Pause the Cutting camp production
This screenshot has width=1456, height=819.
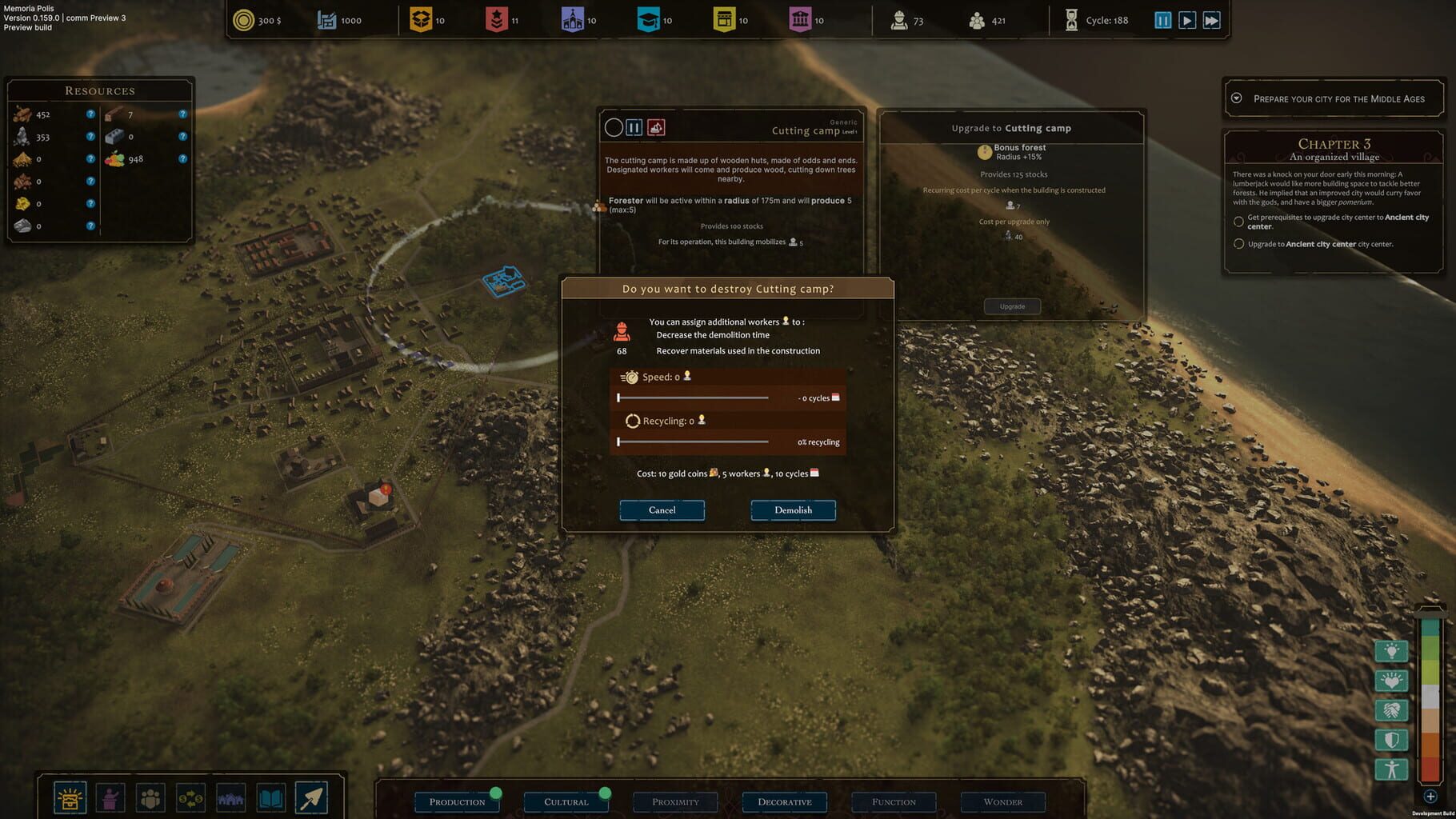tap(633, 126)
